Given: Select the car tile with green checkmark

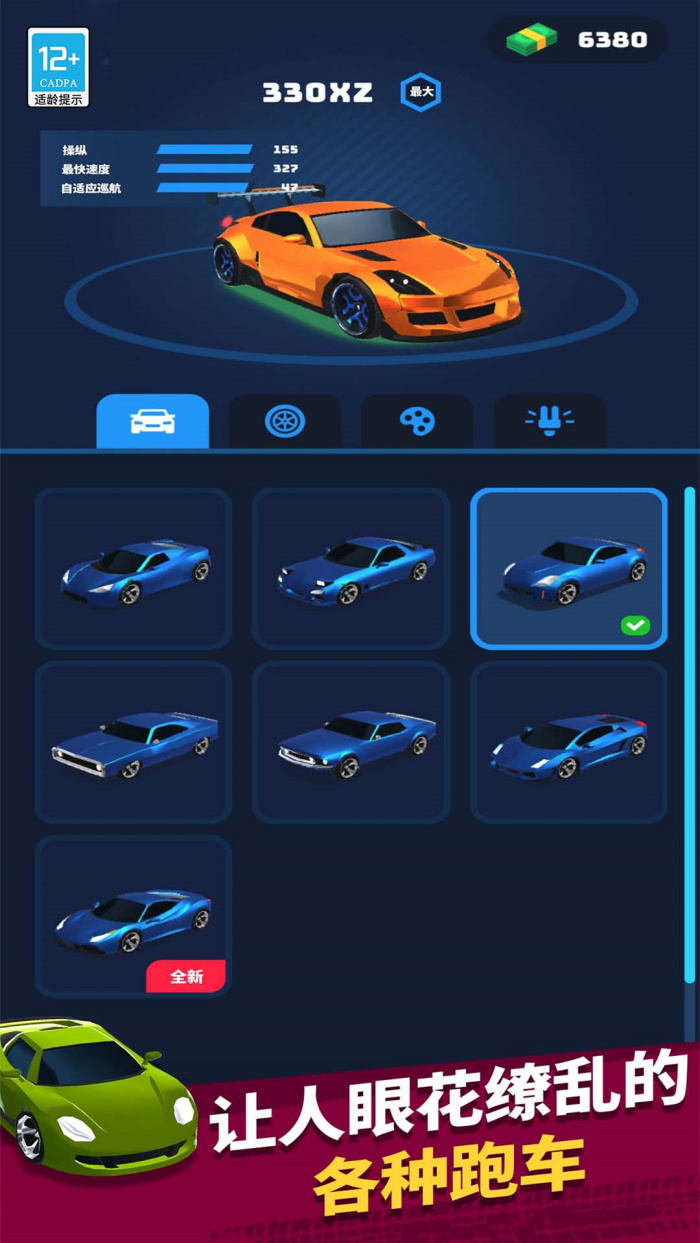Looking at the screenshot, I should (x=569, y=569).
